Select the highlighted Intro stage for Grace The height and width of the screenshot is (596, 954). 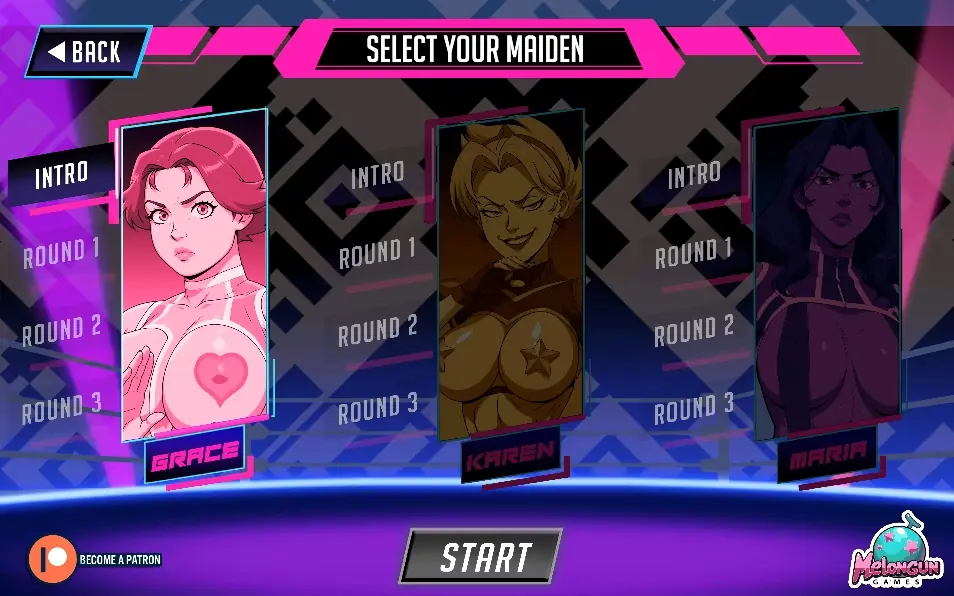pos(61,177)
